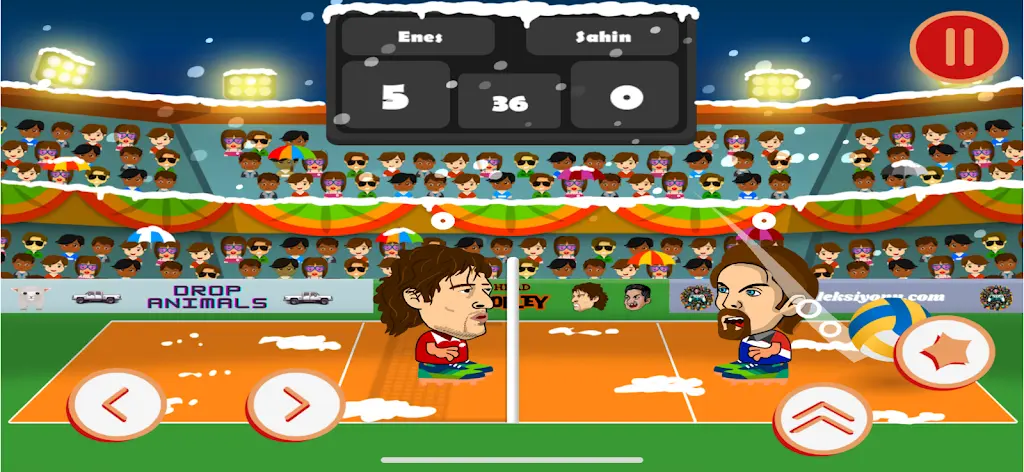
Task: Pause the match with the red button
Action: 958,48
